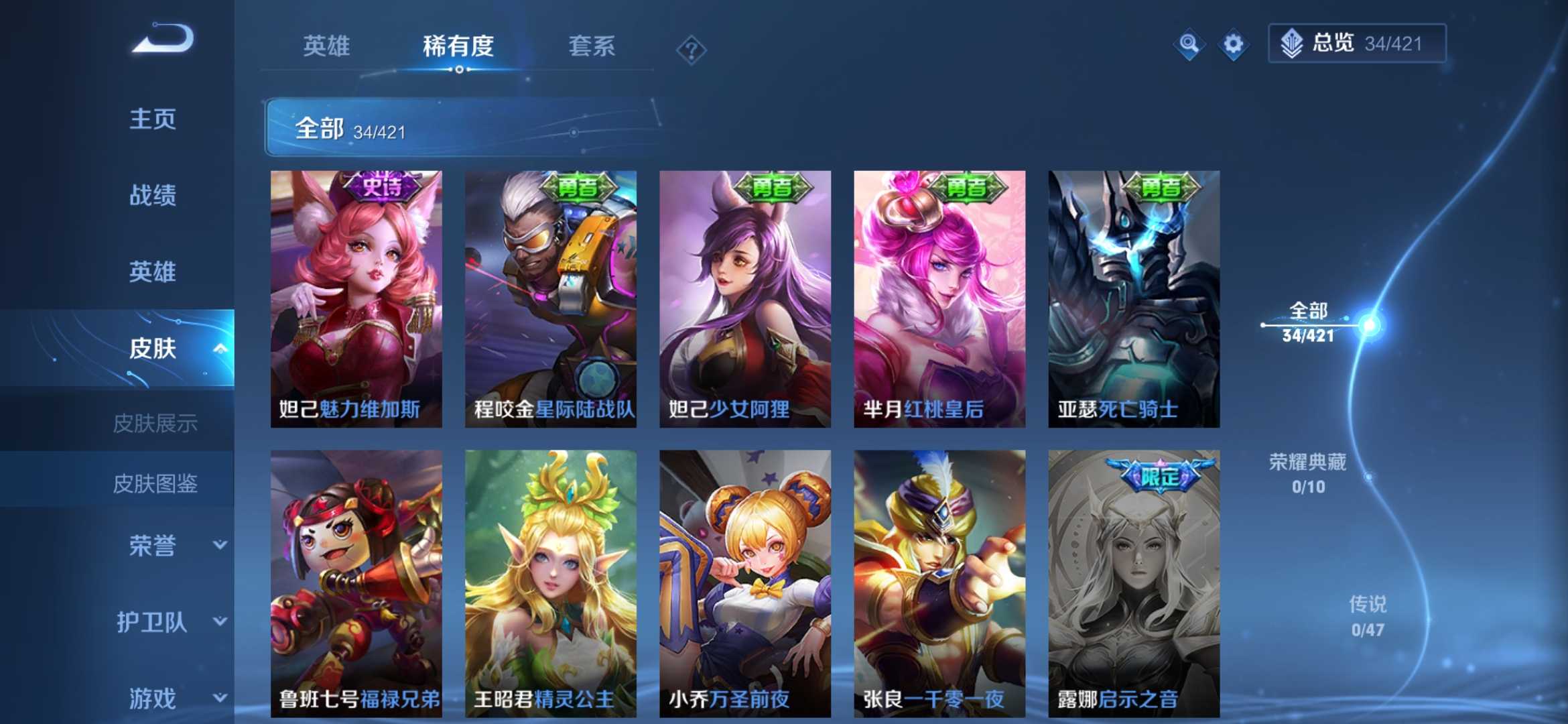The width and height of the screenshot is (1568, 724).
Task: Open the settings gear icon
Action: (1233, 43)
